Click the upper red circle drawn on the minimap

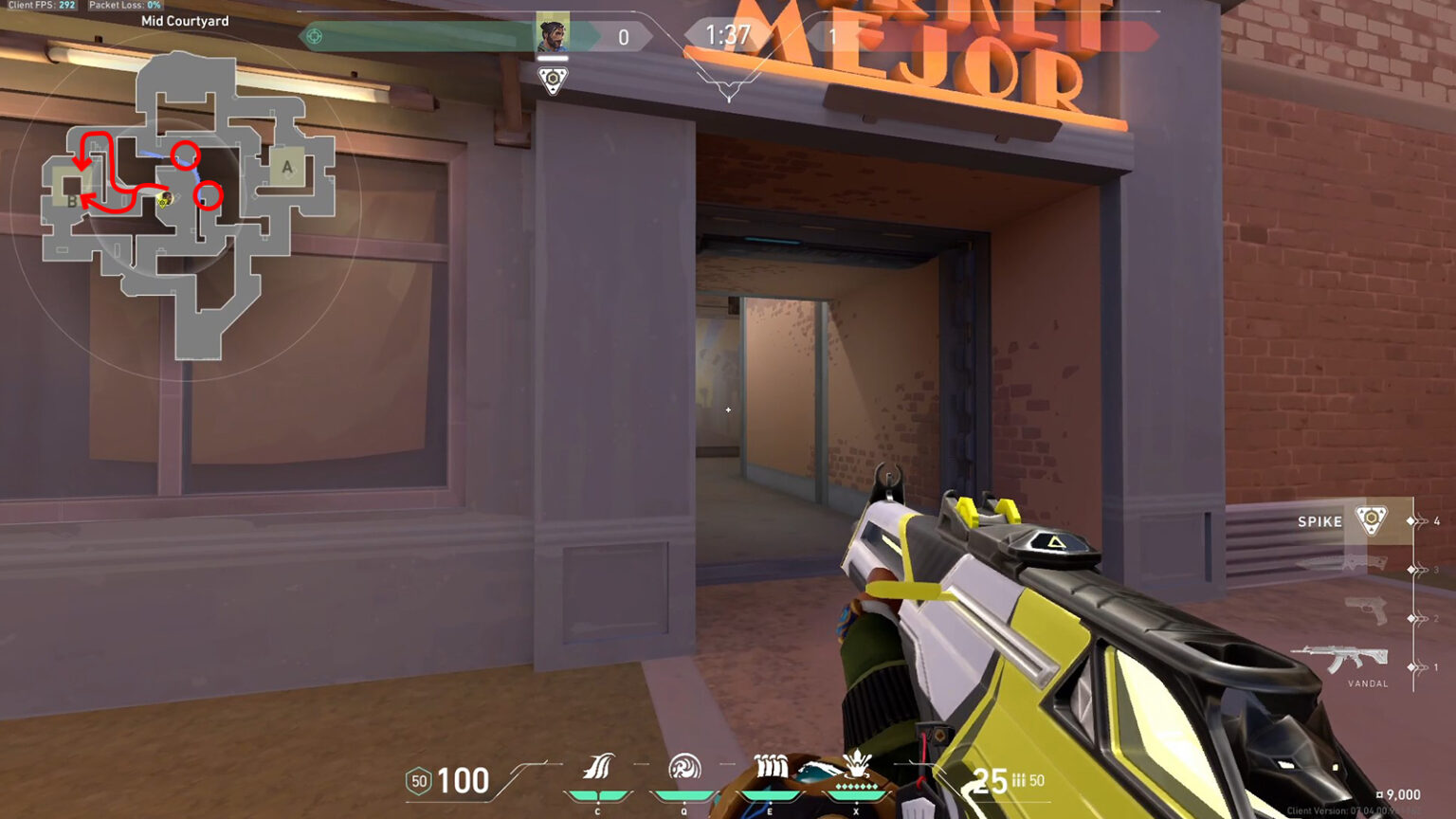pos(186,155)
